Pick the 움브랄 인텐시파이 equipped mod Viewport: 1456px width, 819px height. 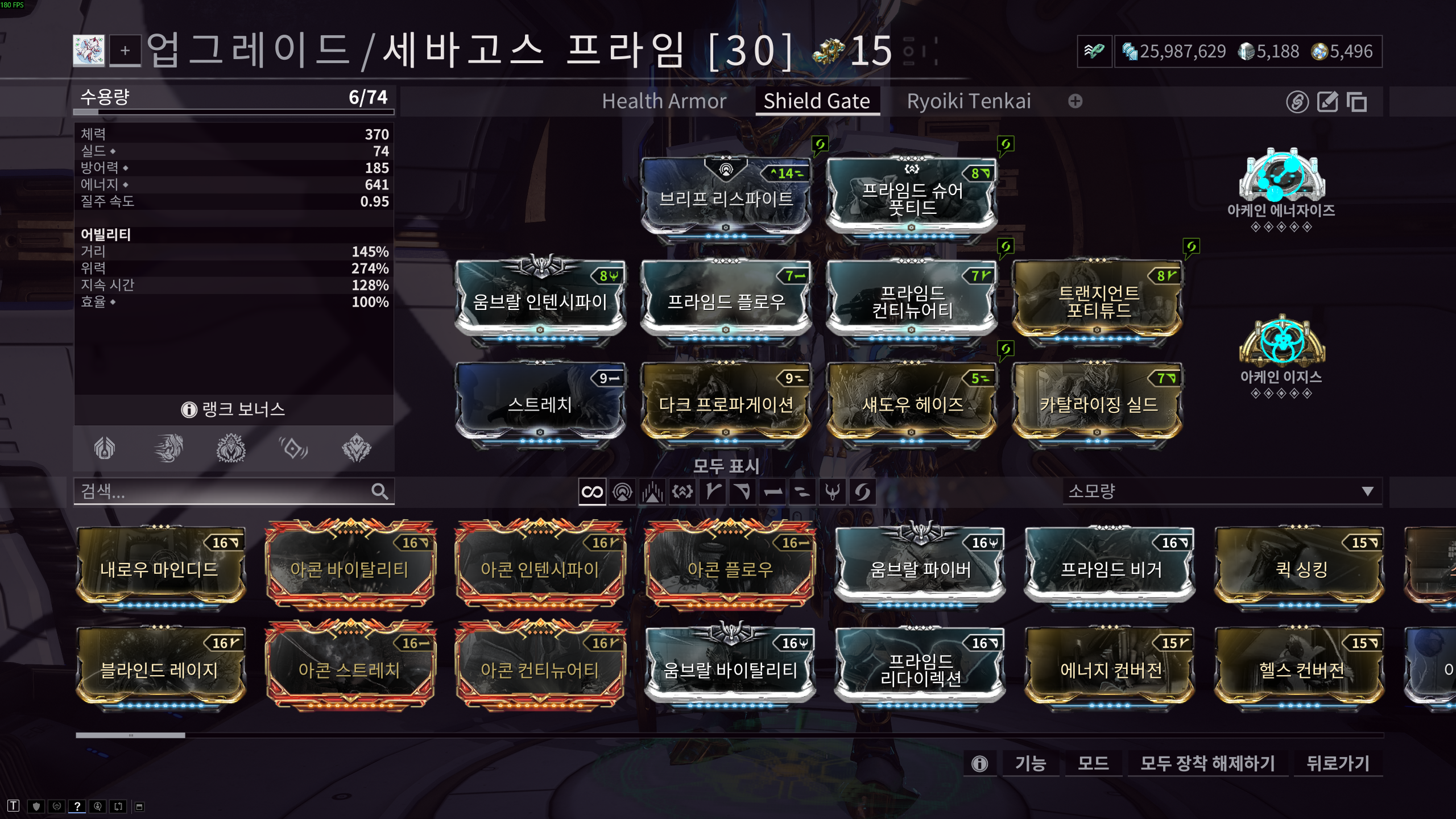540,300
